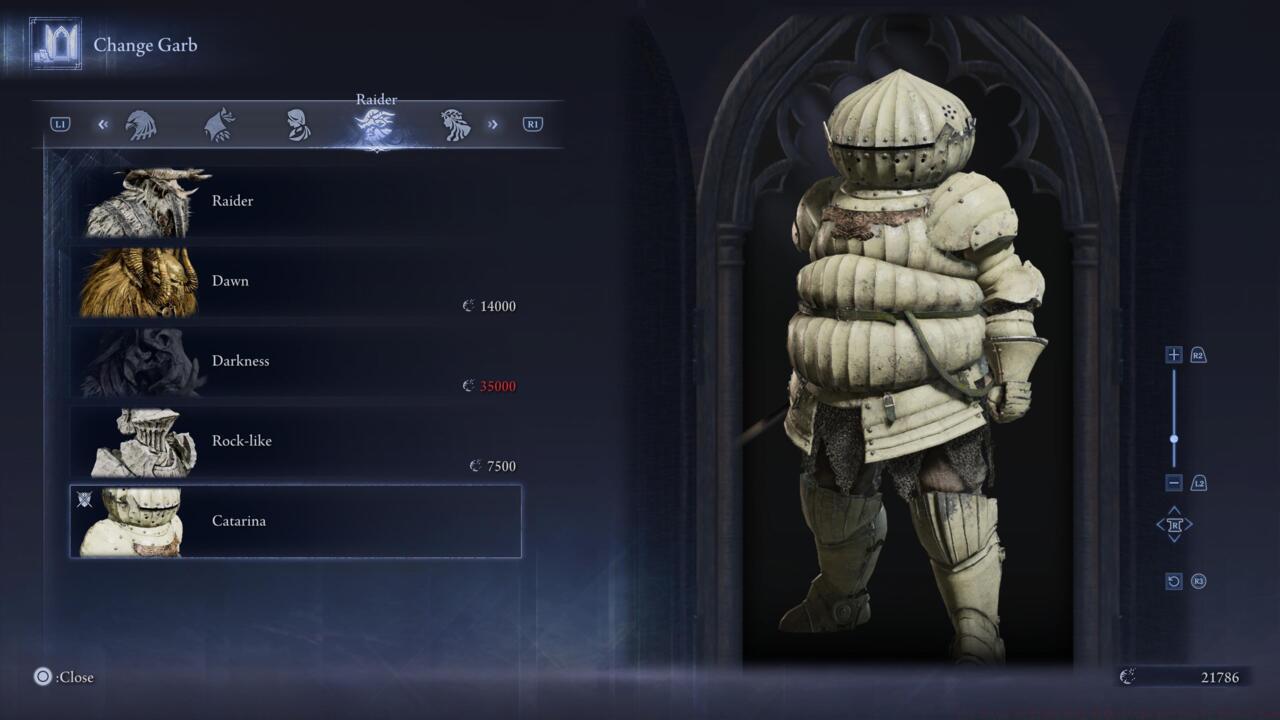Reset the character preview view

1174,581
